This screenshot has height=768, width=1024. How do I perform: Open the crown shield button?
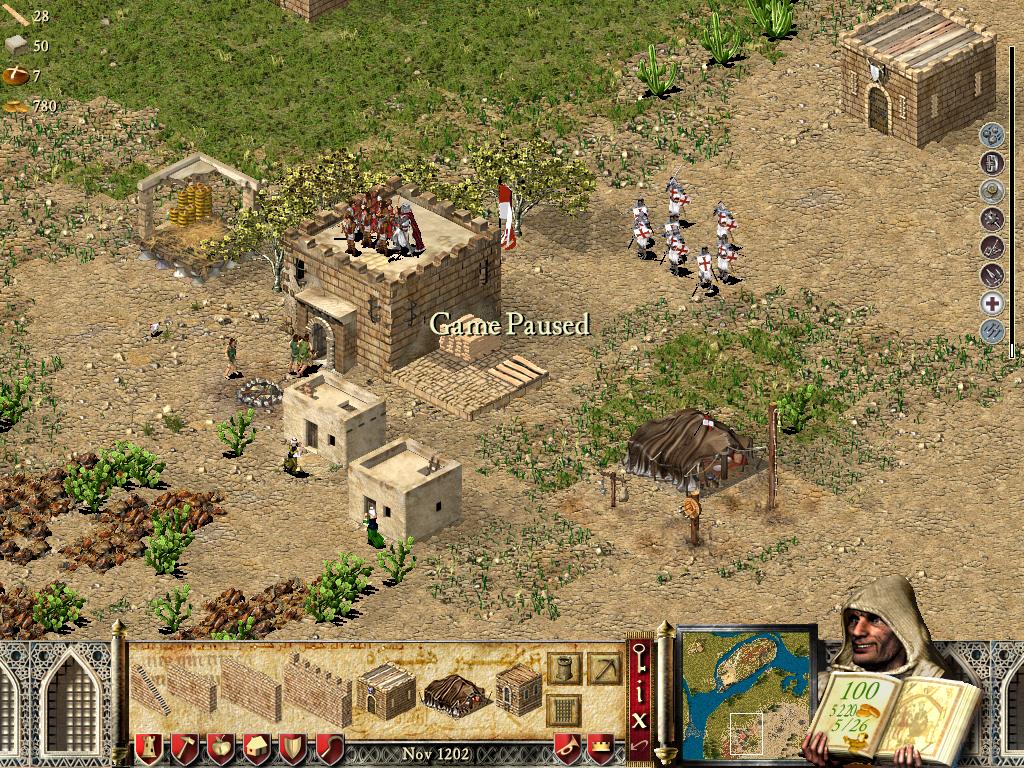click(600, 749)
